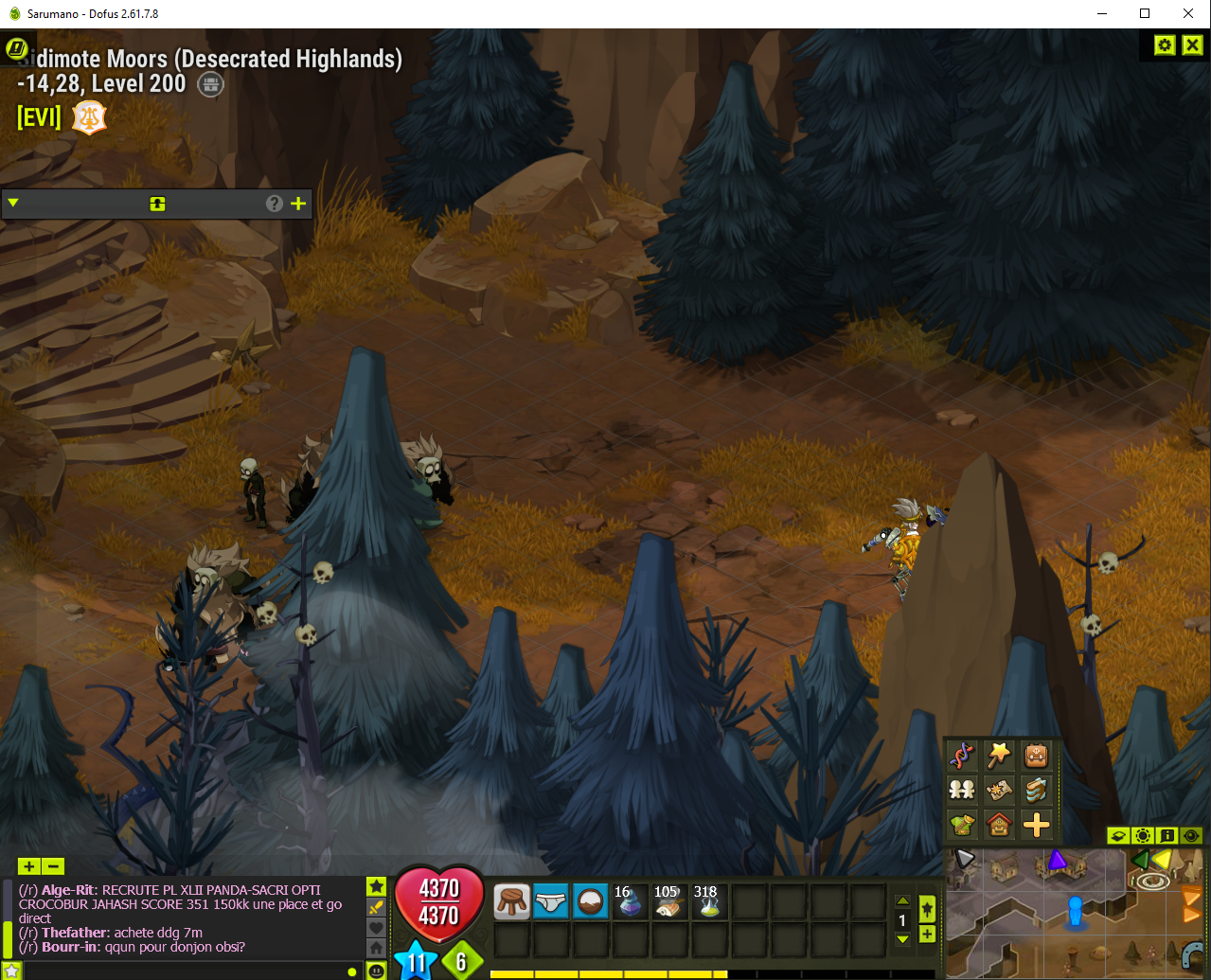Image resolution: width=1211 pixels, height=980 pixels.
Task: Open the inventory backpack icon
Action: [1036, 756]
